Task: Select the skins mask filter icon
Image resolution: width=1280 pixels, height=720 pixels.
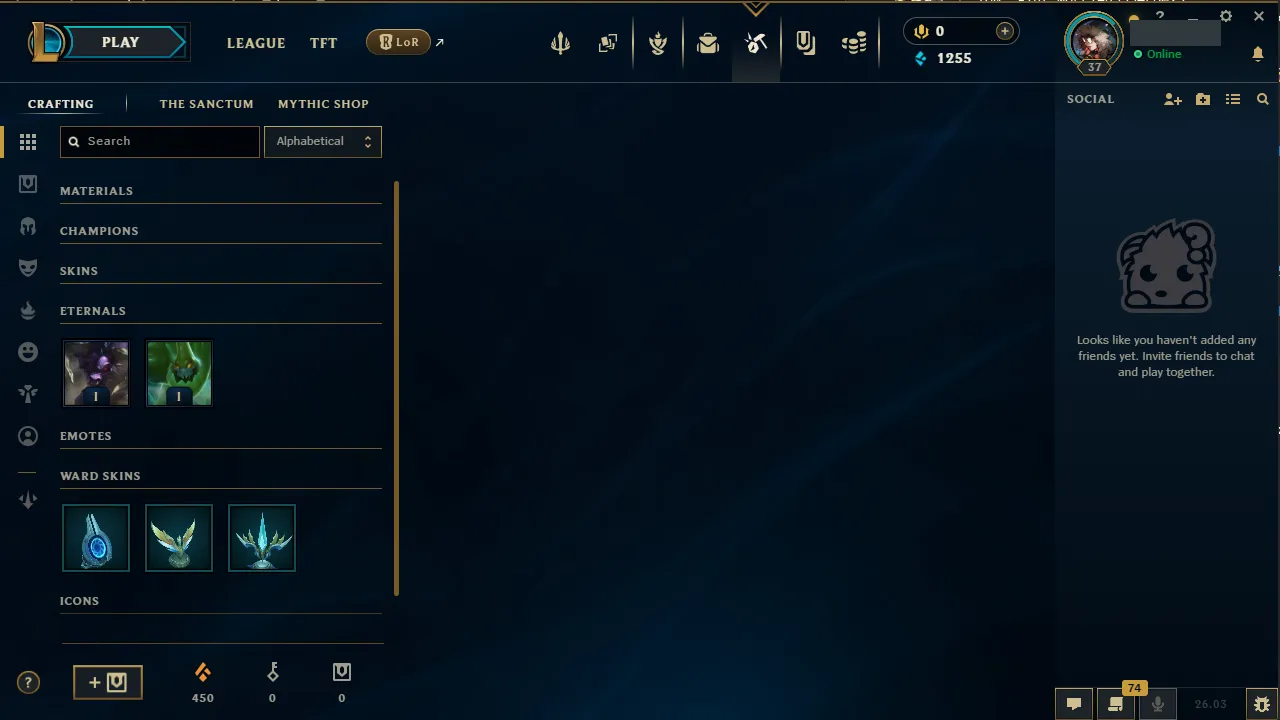Action: (x=28, y=267)
